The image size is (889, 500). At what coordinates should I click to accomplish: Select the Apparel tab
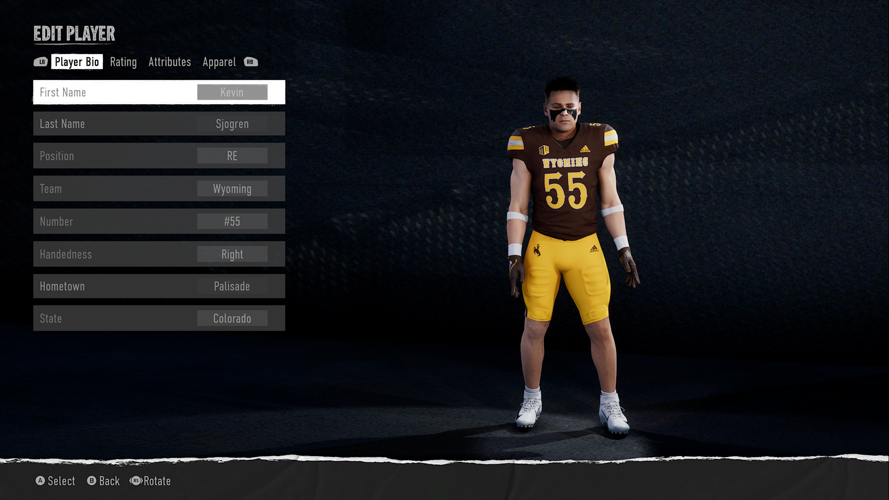tap(219, 62)
